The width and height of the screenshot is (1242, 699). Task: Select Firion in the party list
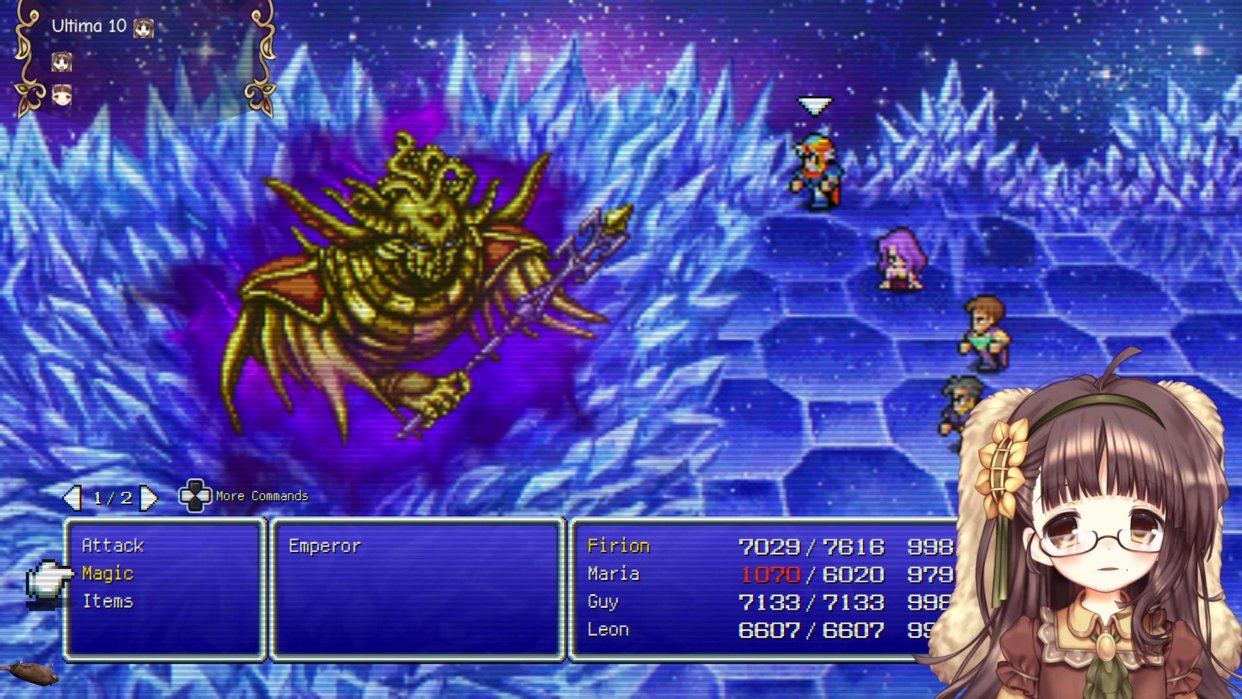(618, 546)
